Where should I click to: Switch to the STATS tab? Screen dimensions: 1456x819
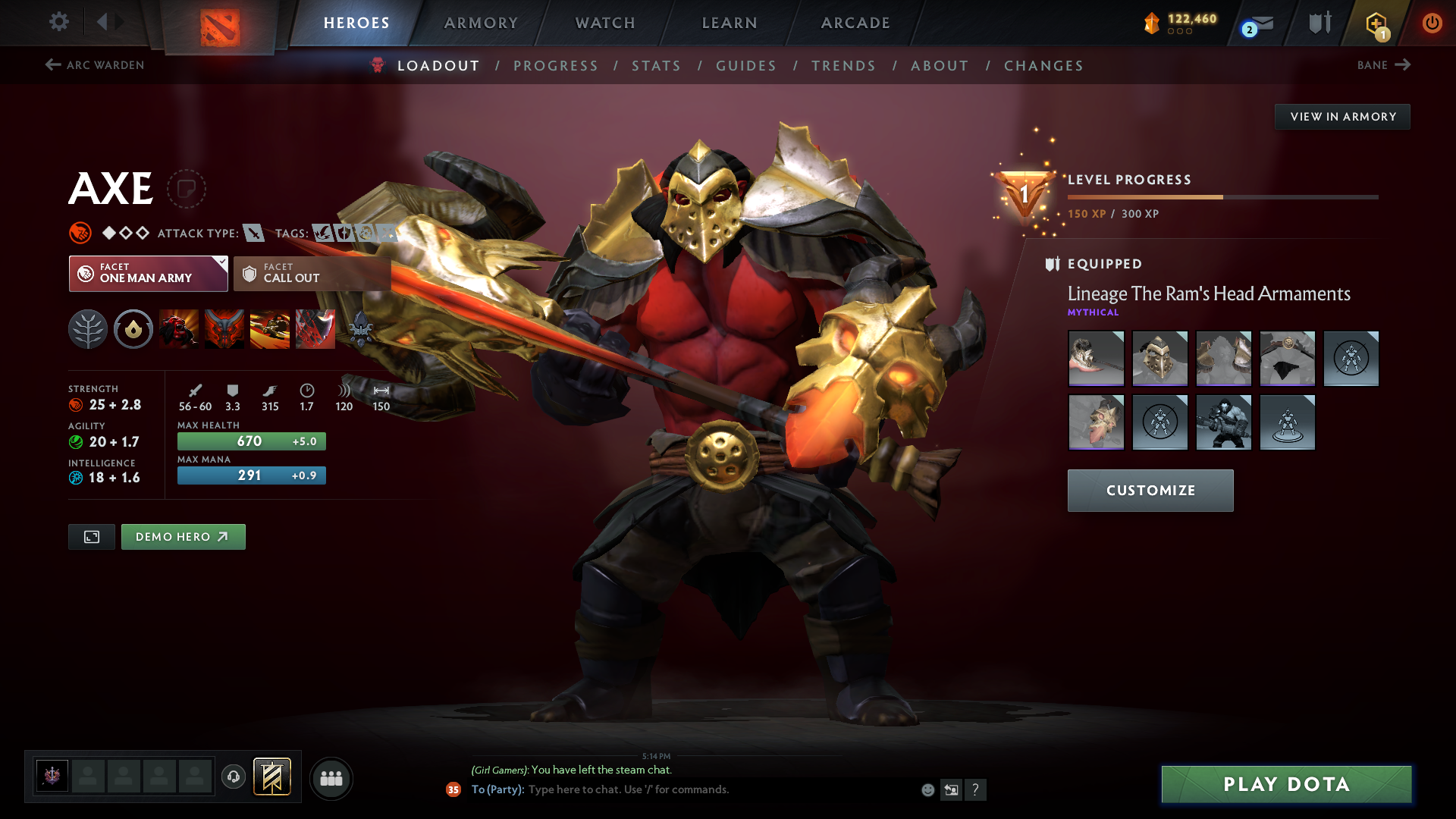pos(656,66)
